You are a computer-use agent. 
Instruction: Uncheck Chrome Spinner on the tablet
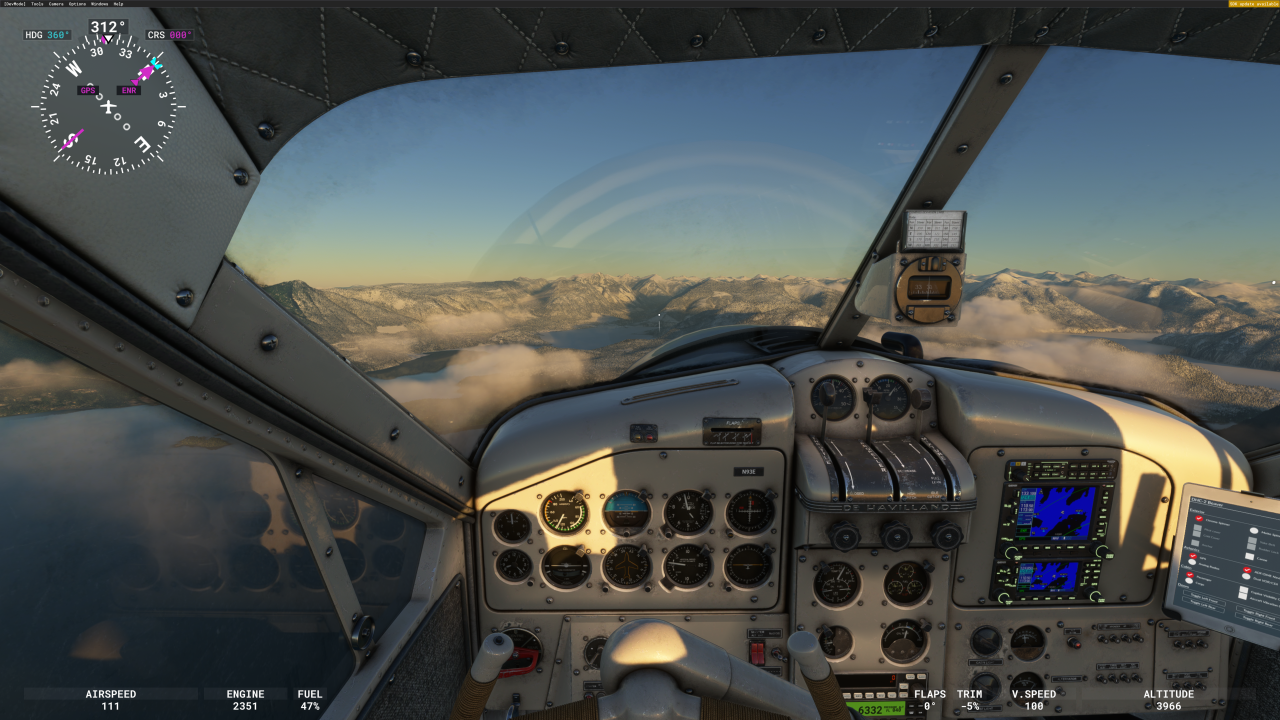[1198, 518]
